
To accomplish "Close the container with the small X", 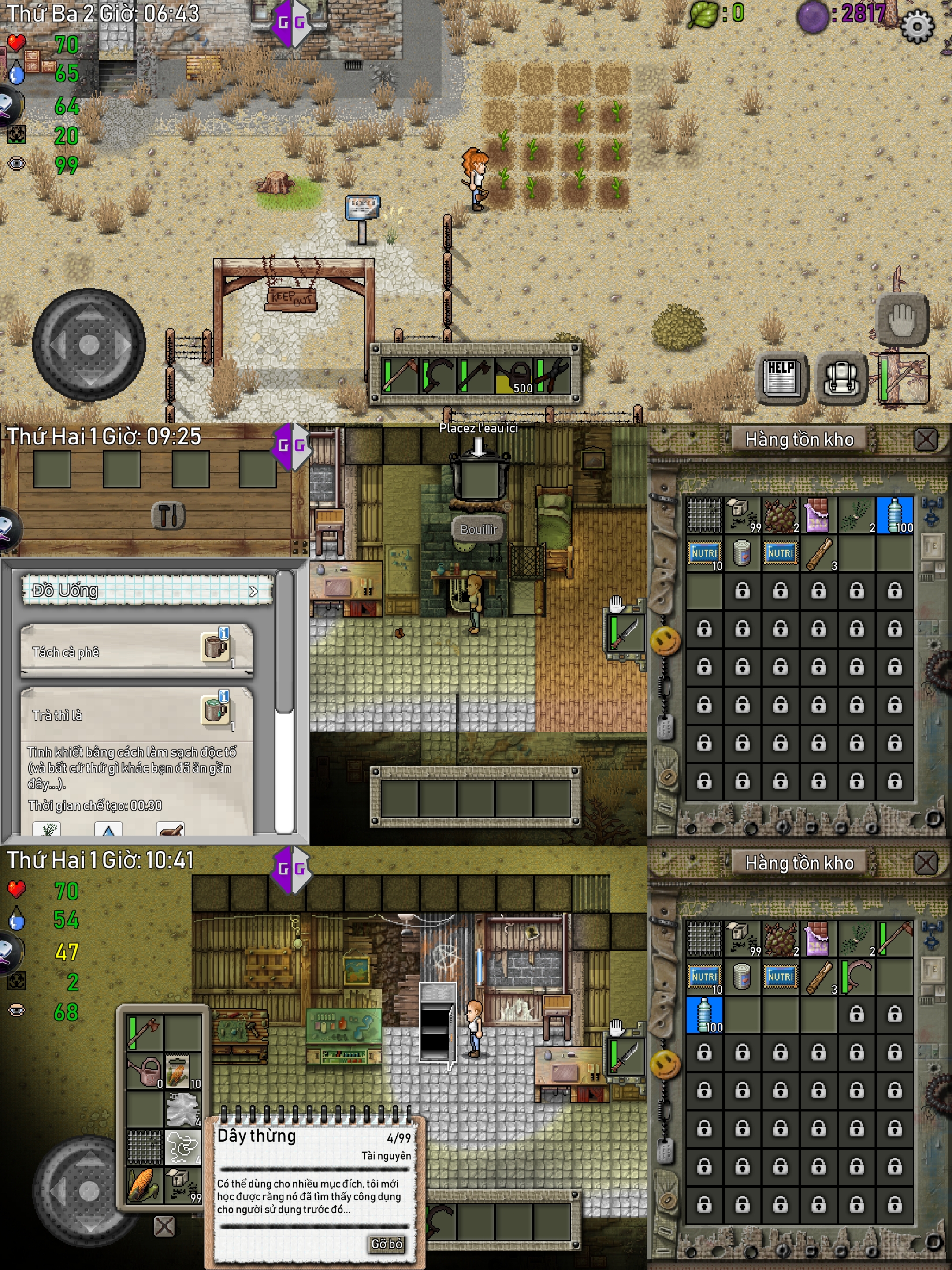I will pyautogui.click(x=164, y=1226).
